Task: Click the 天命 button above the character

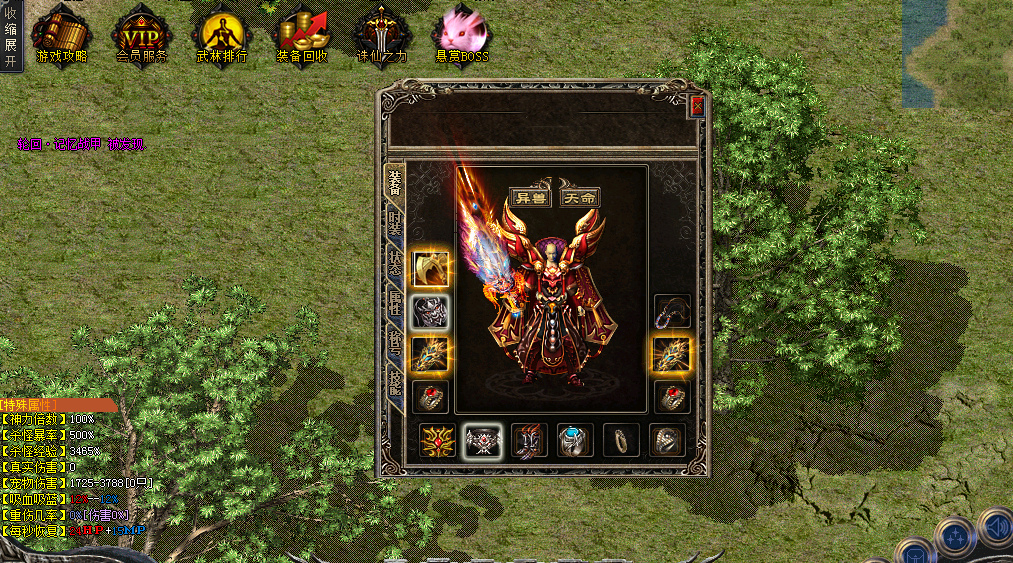Action: tap(580, 197)
